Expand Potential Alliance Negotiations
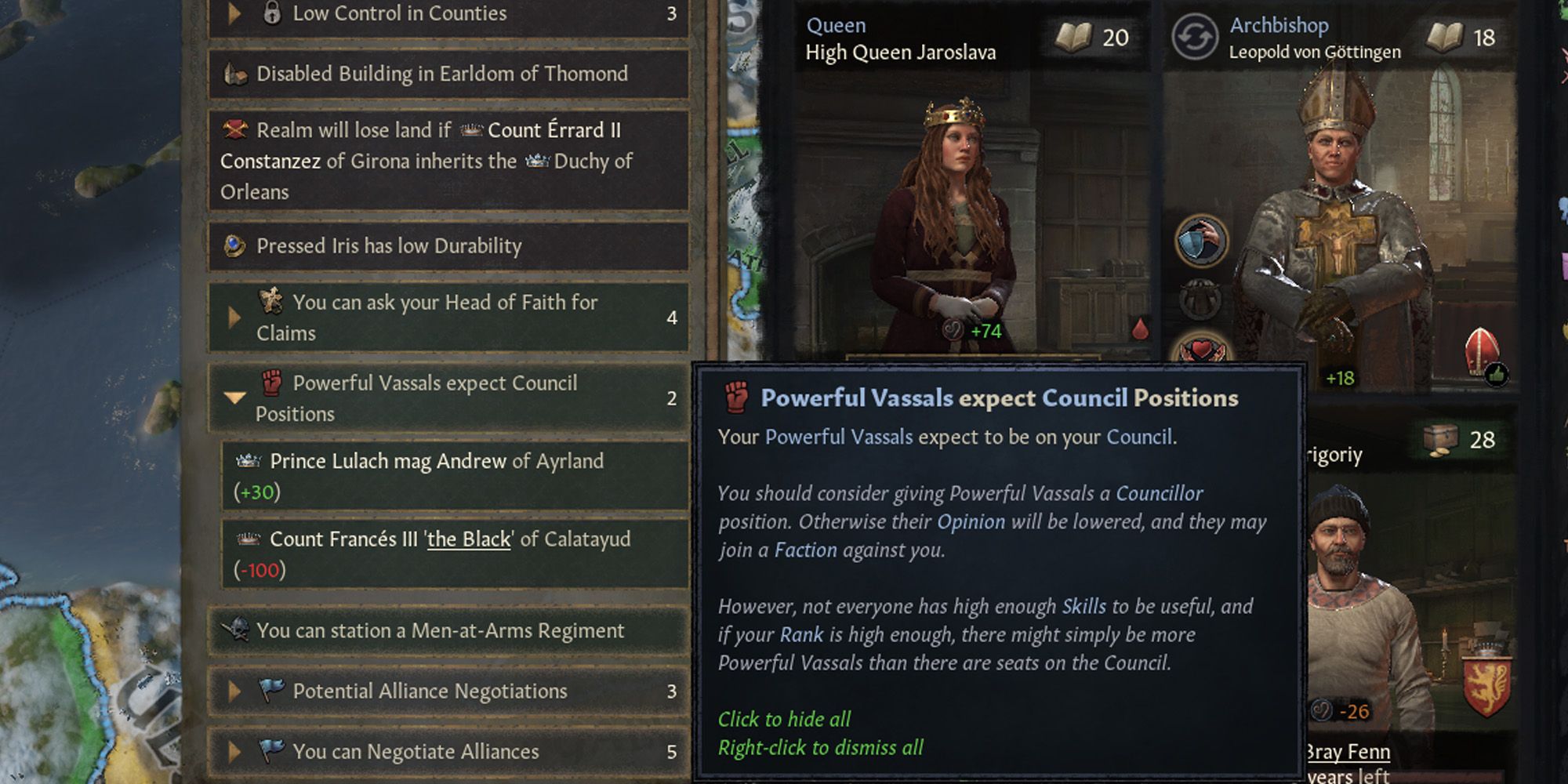 pos(233,691)
